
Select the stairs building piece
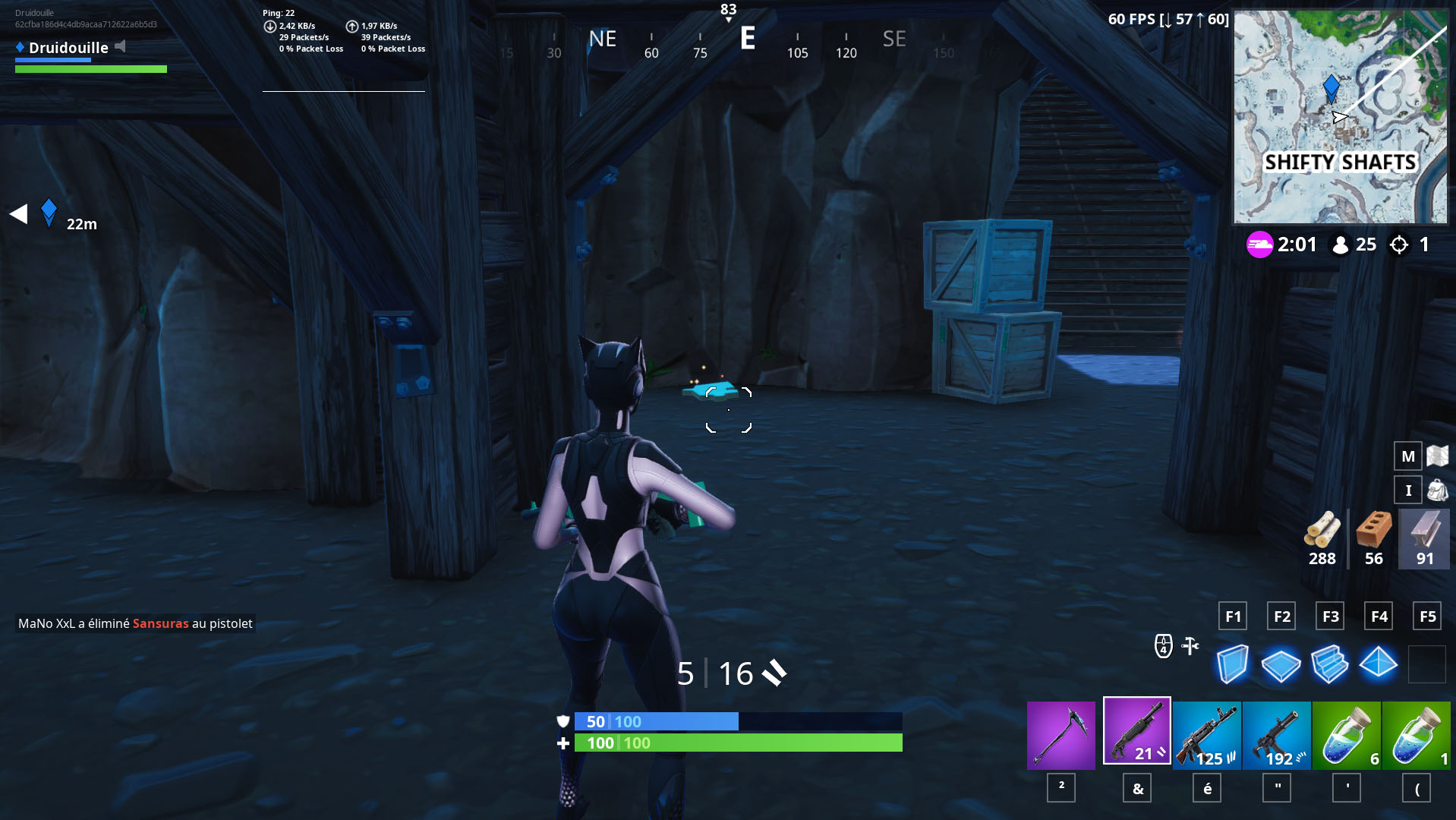[x=1329, y=663]
